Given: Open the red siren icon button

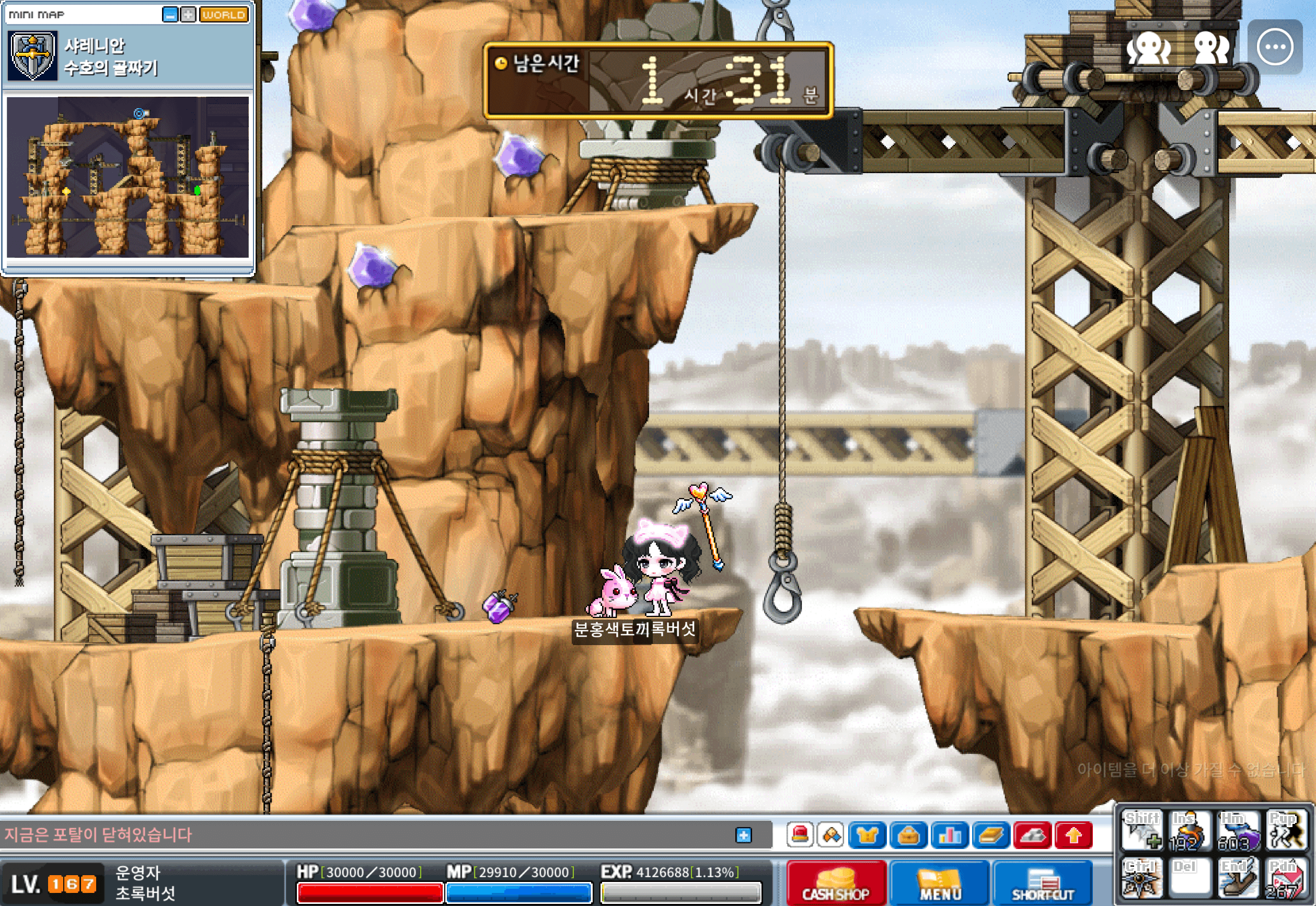Looking at the screenshot, I should (800, 835).
